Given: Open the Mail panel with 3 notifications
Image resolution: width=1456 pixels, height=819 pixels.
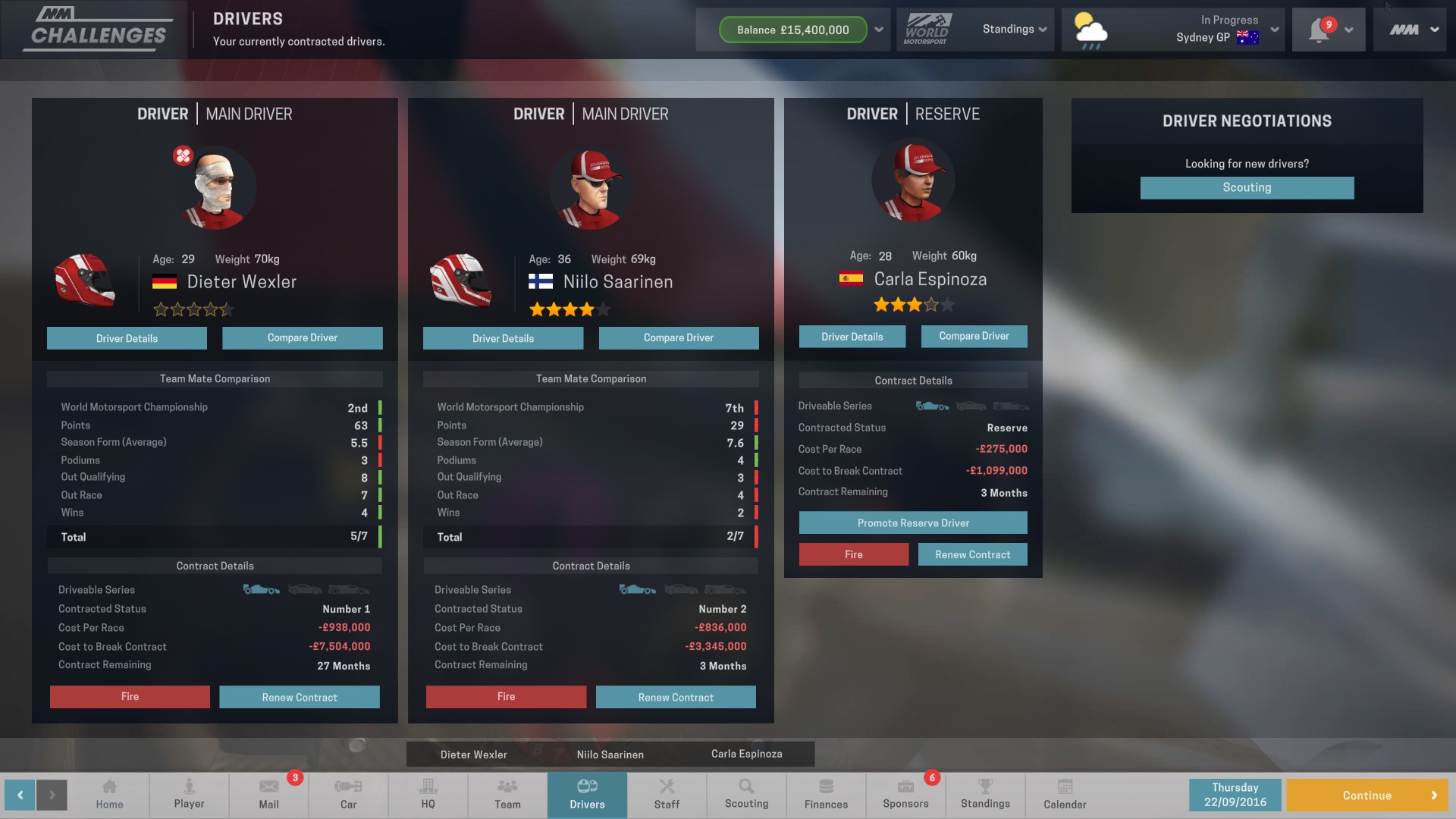Looking at the screenshot, I should click(268, 795).
